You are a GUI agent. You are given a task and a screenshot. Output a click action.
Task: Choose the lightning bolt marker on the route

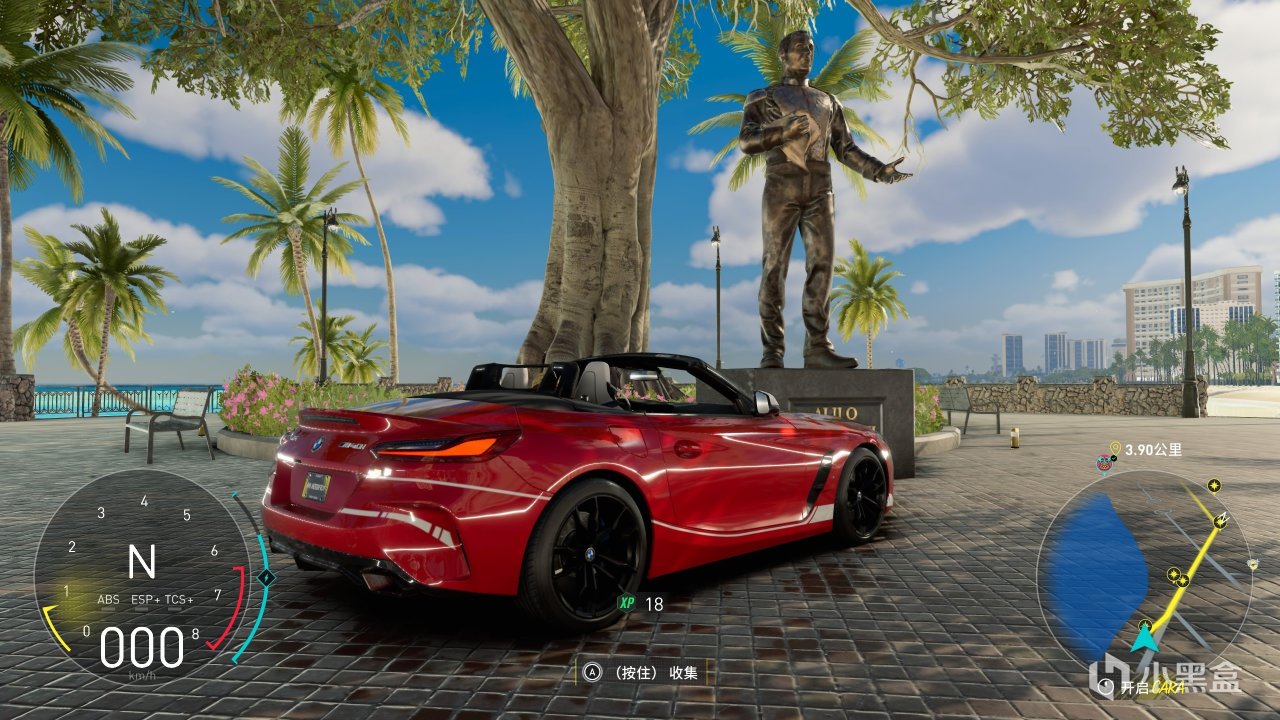point(1220,521)
